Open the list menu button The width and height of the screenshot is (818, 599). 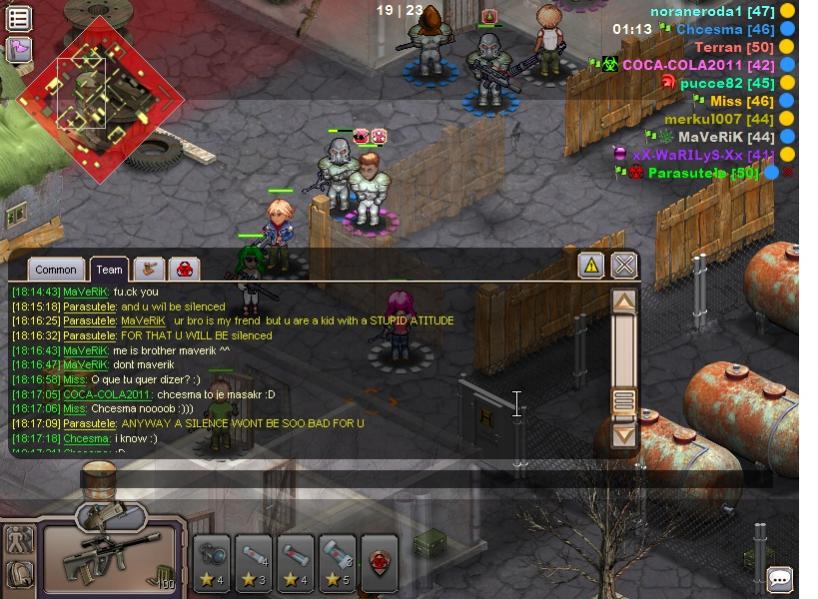tap(19, 18)
